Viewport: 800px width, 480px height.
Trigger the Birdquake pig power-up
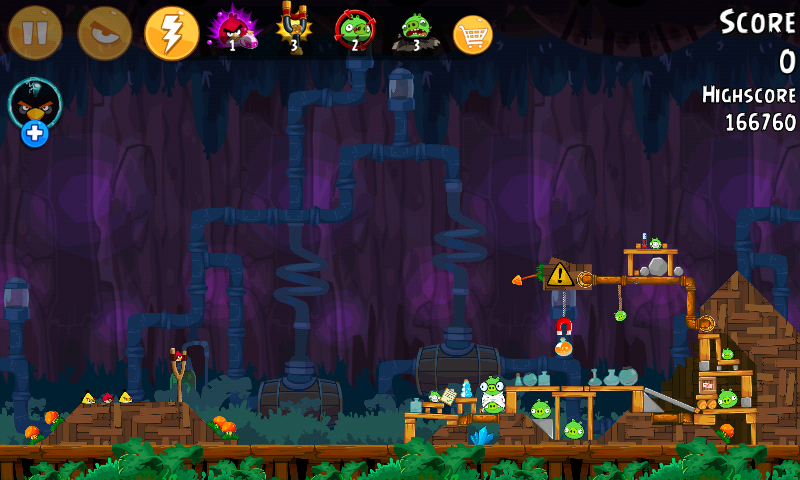[415, 30]
